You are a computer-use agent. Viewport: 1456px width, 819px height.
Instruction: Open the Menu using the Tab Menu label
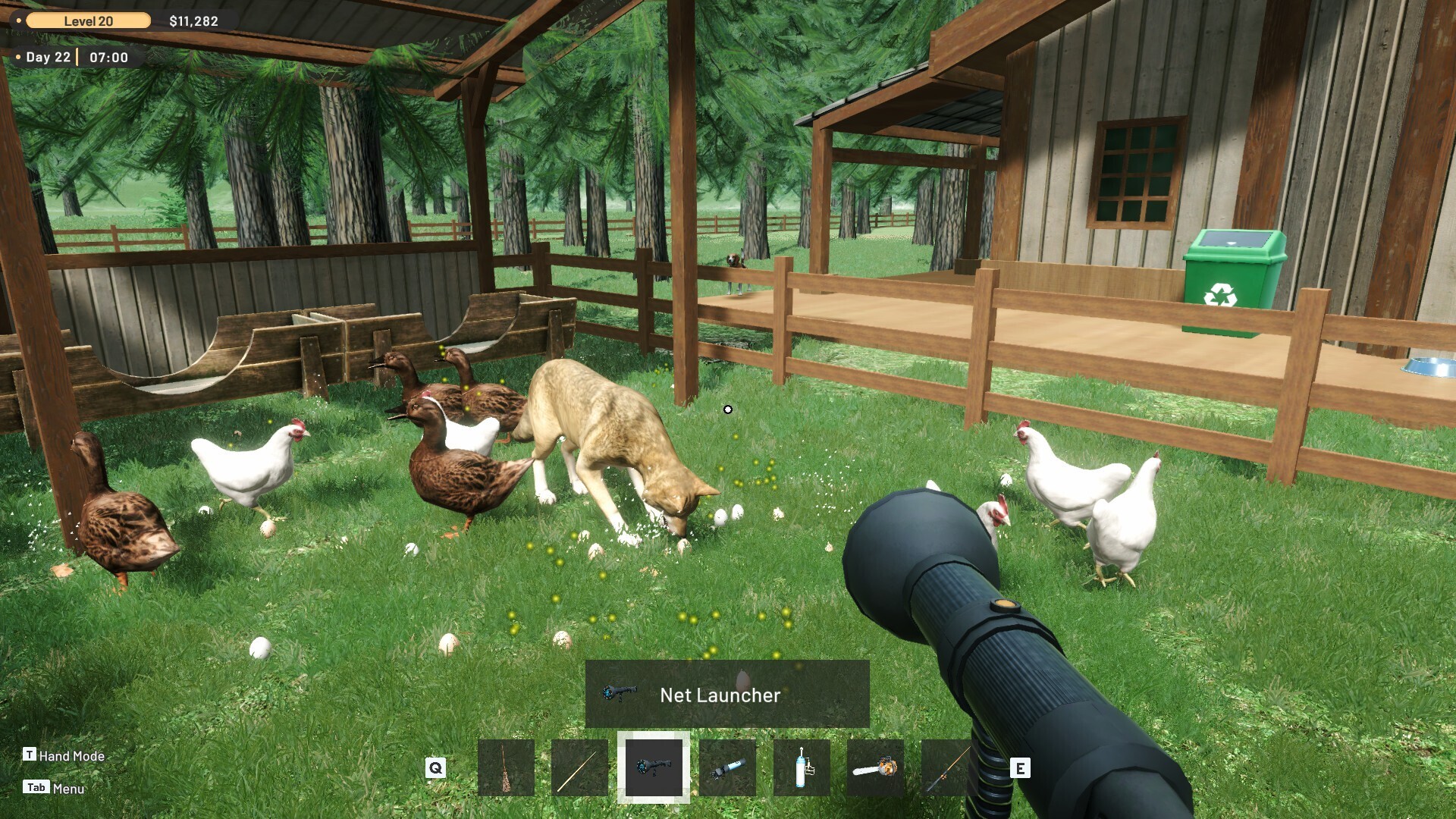(x=71, y=788)
